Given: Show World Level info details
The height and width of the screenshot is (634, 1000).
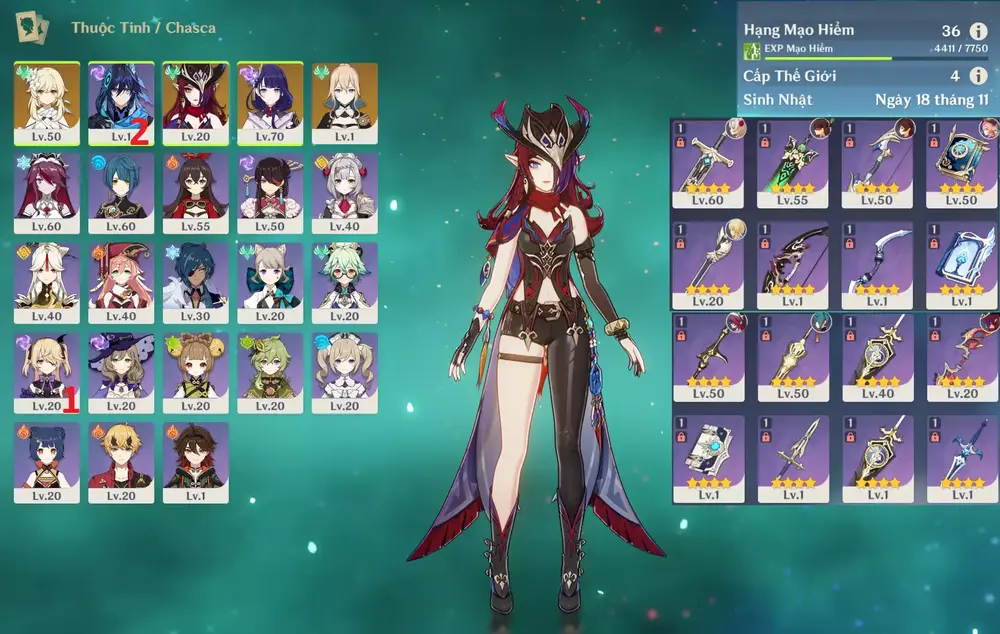Looking at the screenshot, I should [x=977, y=76].
